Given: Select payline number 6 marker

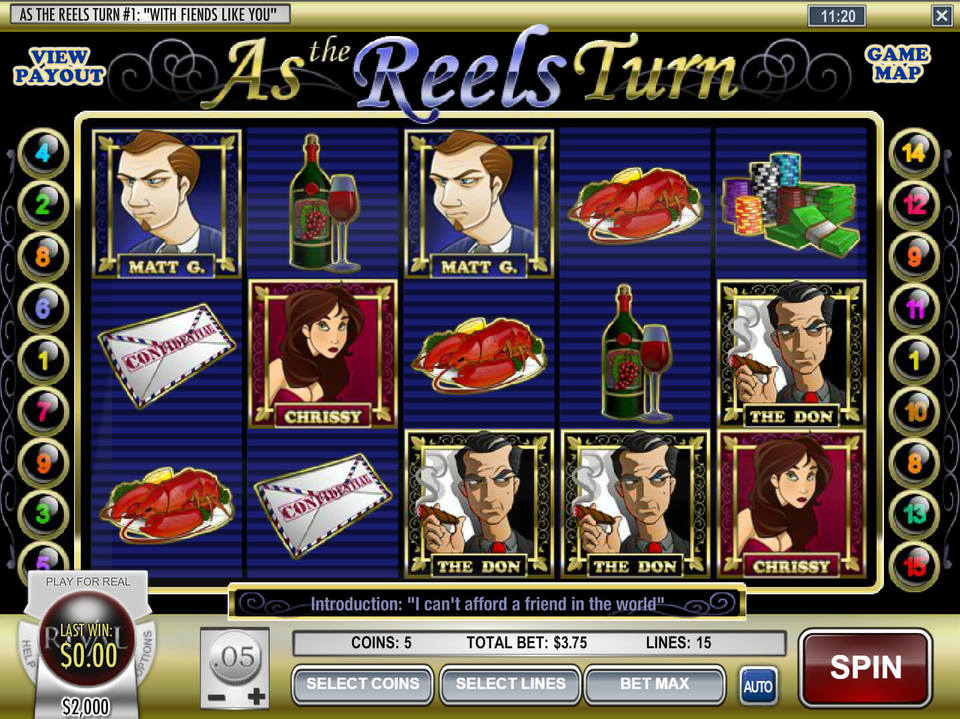Looking at the screenshot, I should 42,308.
